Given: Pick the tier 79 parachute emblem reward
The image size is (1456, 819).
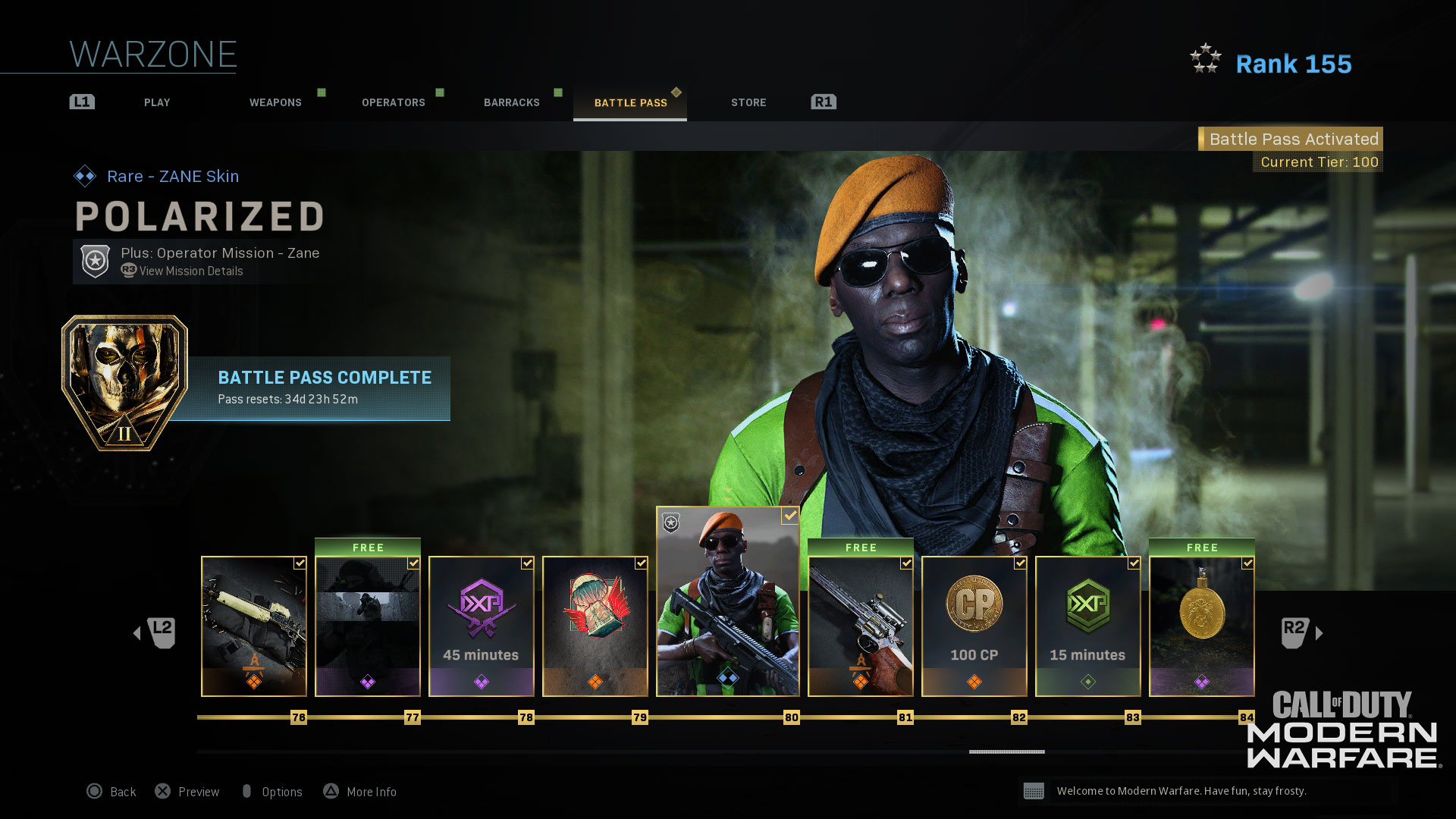Looking at the screenshot, I should pyautogui.click(x=595, y=626).
